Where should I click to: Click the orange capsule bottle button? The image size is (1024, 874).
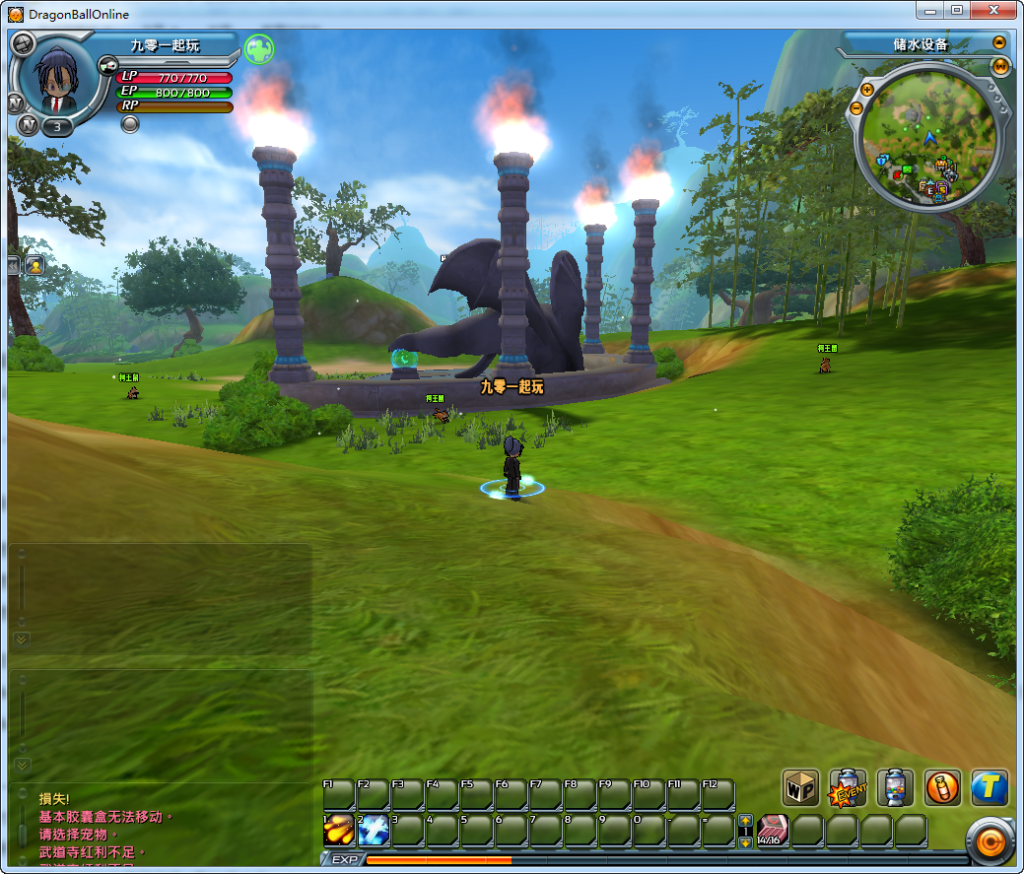coord(942,787)
